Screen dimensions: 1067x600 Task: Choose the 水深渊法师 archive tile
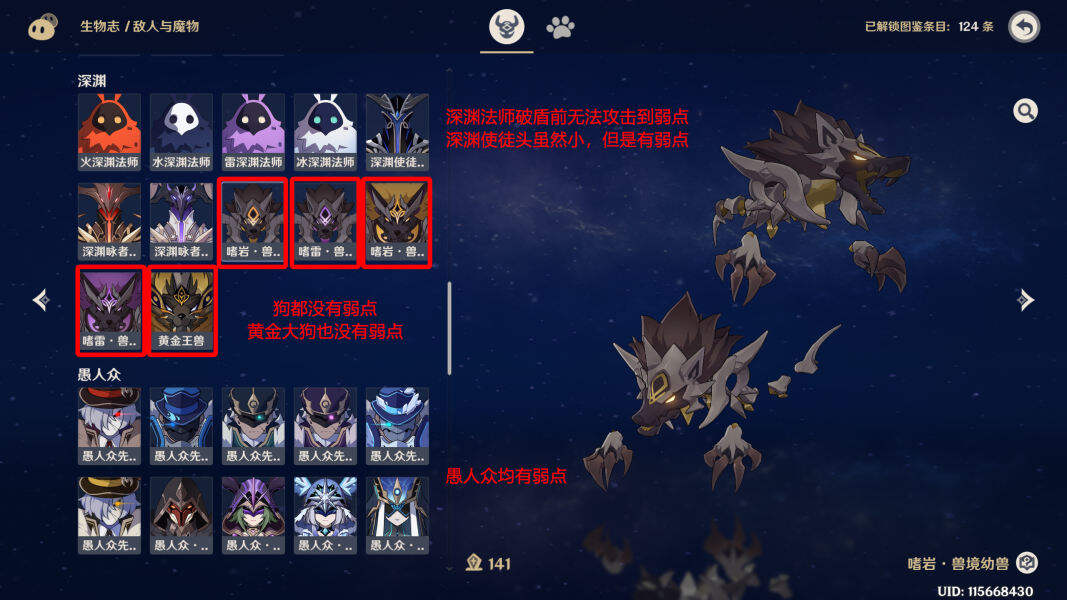[x=181, y=131]
